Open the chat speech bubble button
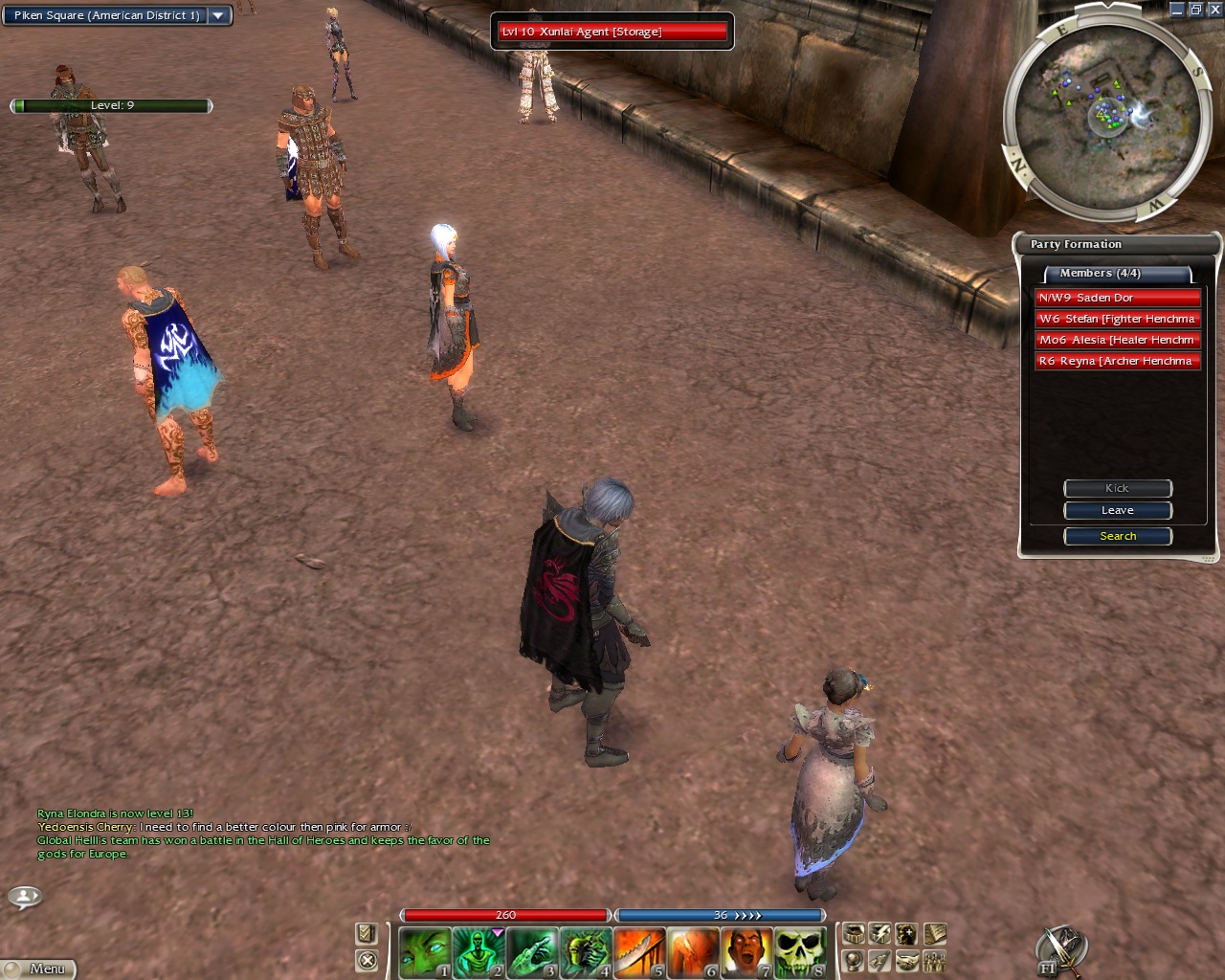This screenshot has height=980, width=1225. [x=25, y=897]
